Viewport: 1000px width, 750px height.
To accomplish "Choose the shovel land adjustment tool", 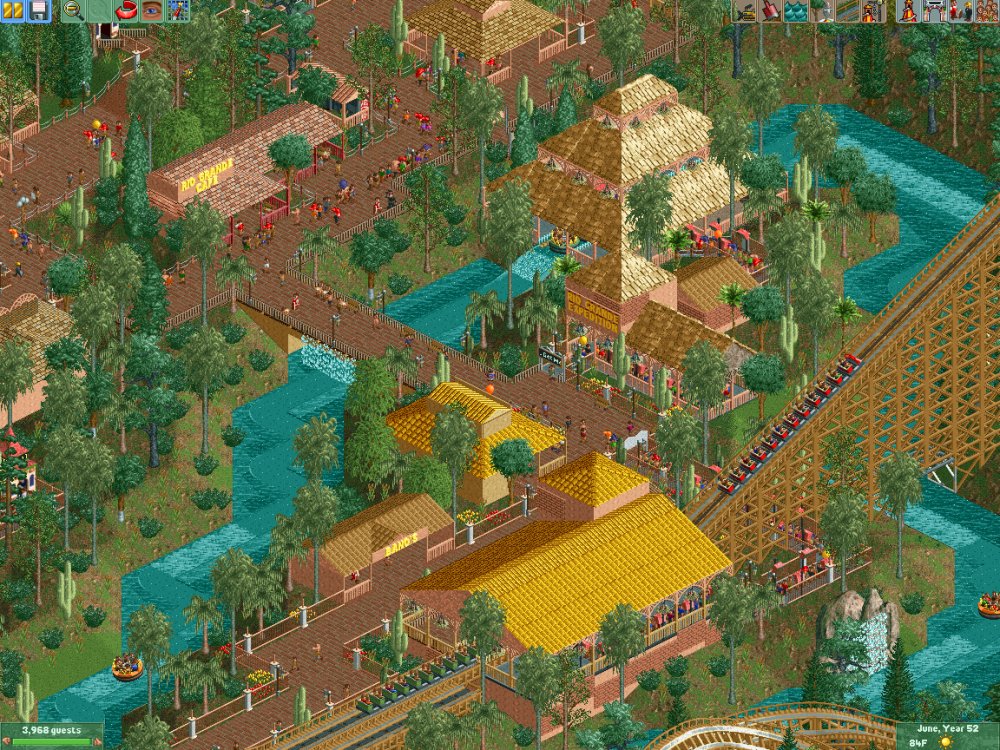I will [770, 11].
